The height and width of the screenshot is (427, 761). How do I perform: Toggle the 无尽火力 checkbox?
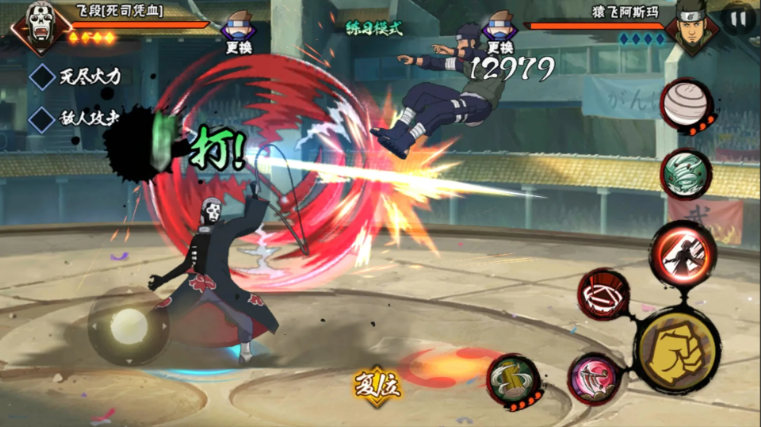(x=42, y=76)
